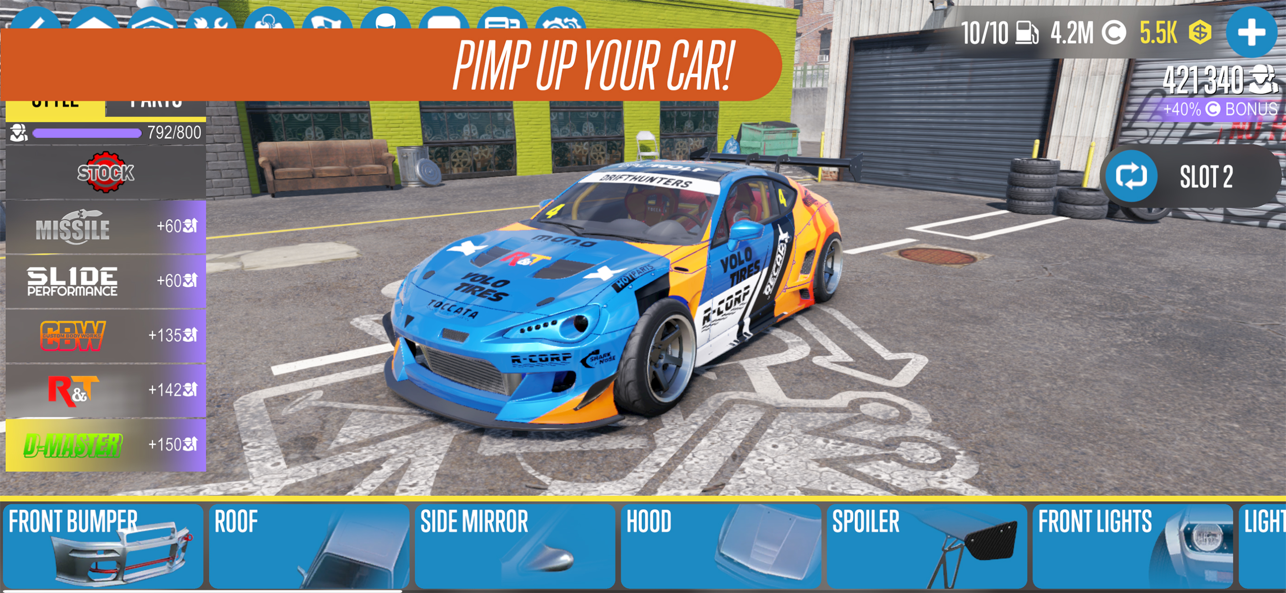Open the Front Bumper parts category
The width and height of the screenshot is (1286, 593).
point(103,546)
